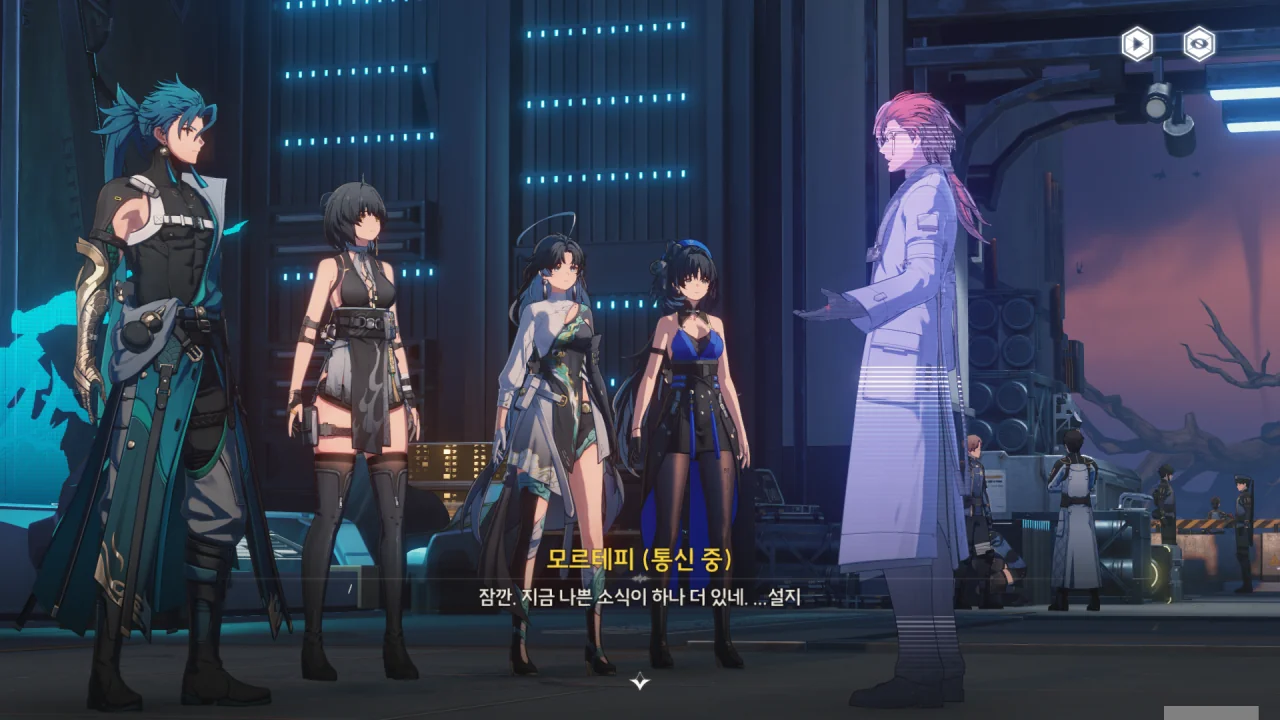
Task: Toggle auto-play with the hexagon play icon
Action: [x=1137, y=44]
